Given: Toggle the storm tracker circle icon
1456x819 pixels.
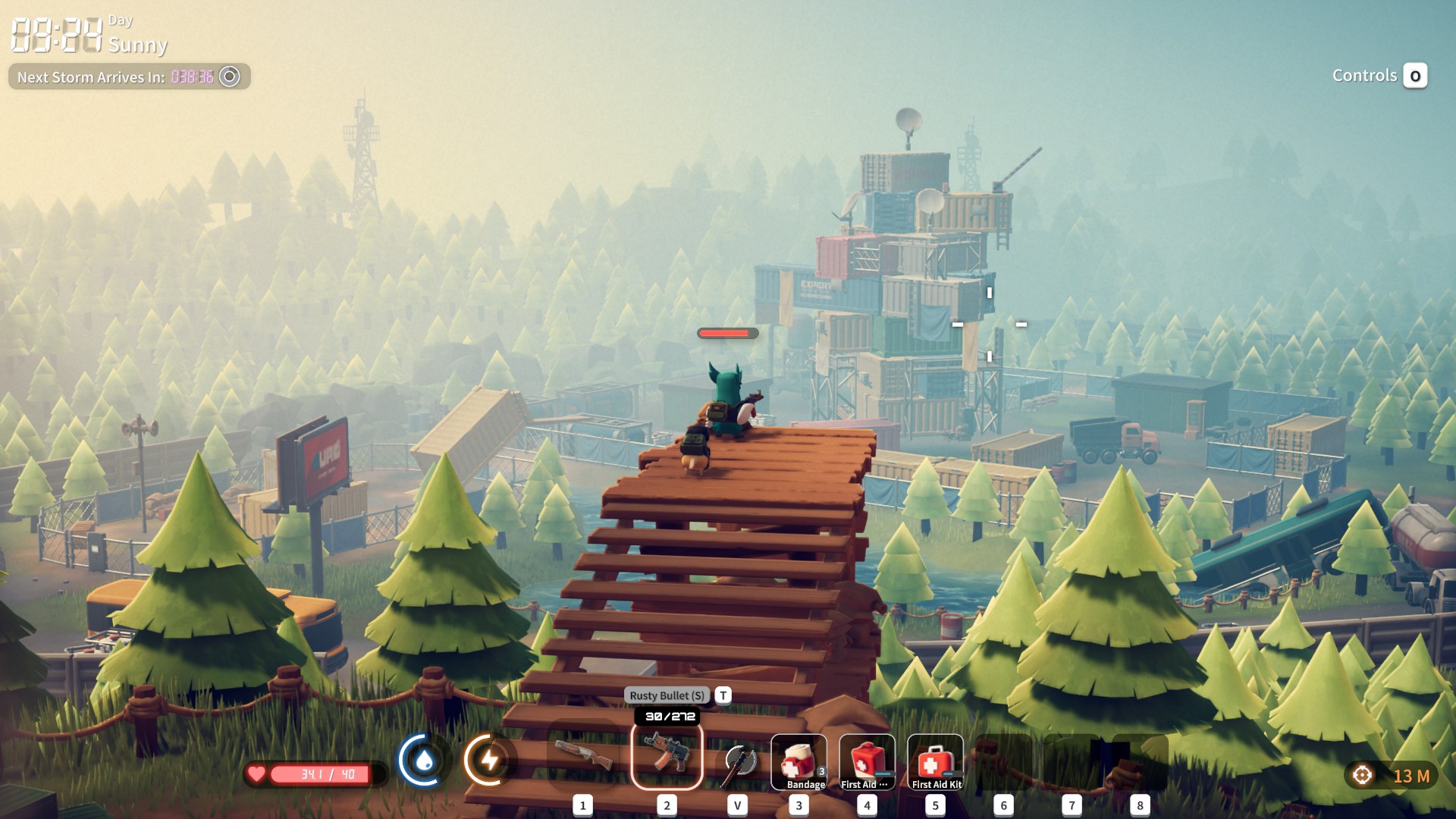Looking at the screenshot, I should [x=230, y=77].
